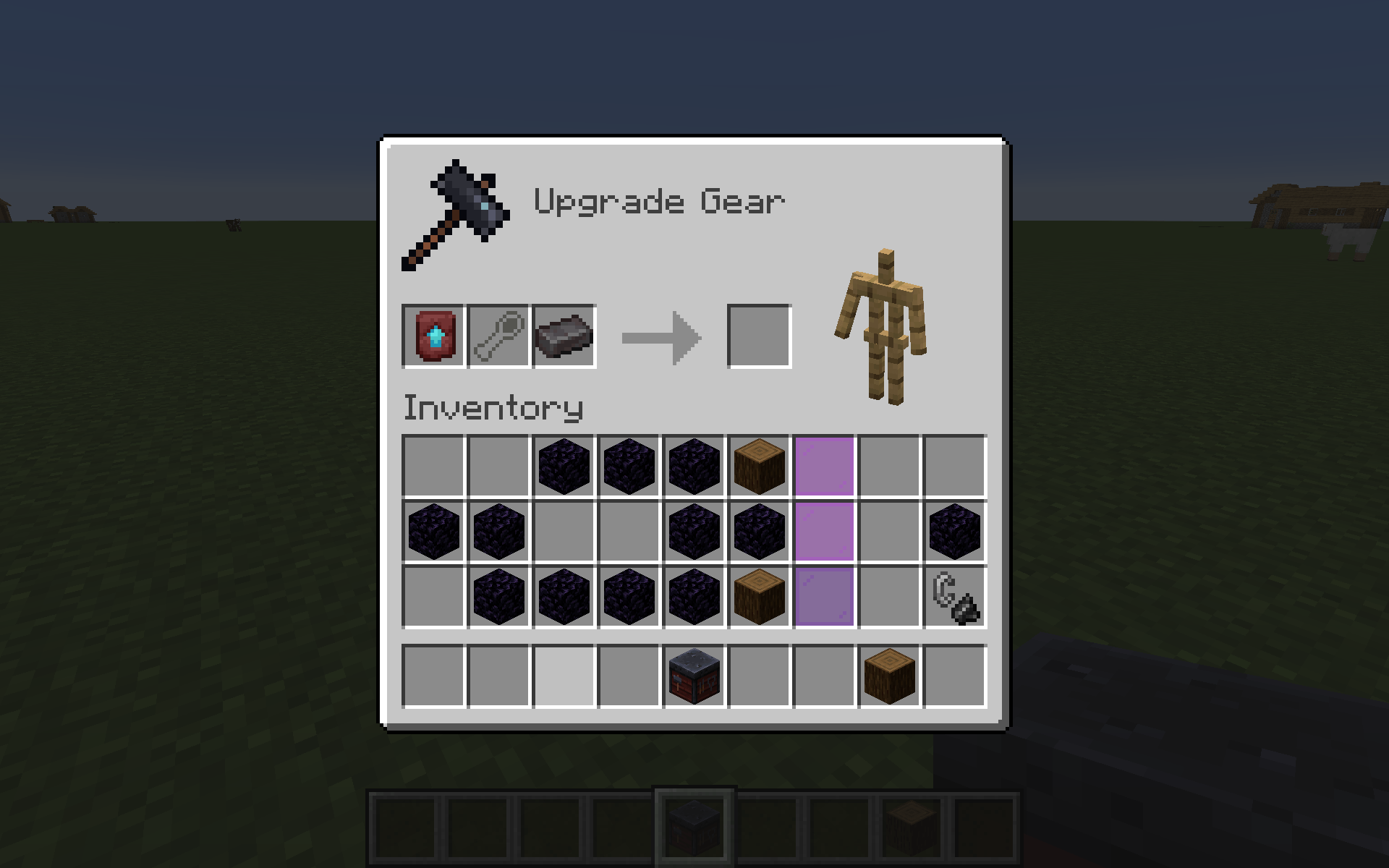Click the Inventory section label
Screen dimensions: 1389x868
[492, 409]
